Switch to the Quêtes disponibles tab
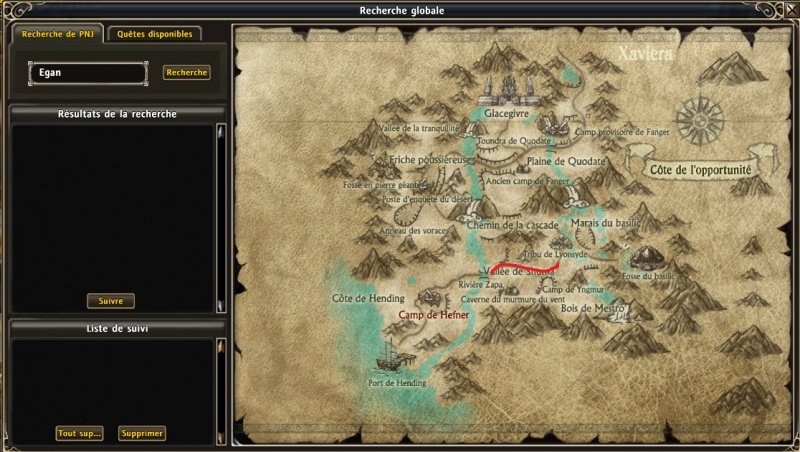This screenshot has width=800, height=452. 155,34
